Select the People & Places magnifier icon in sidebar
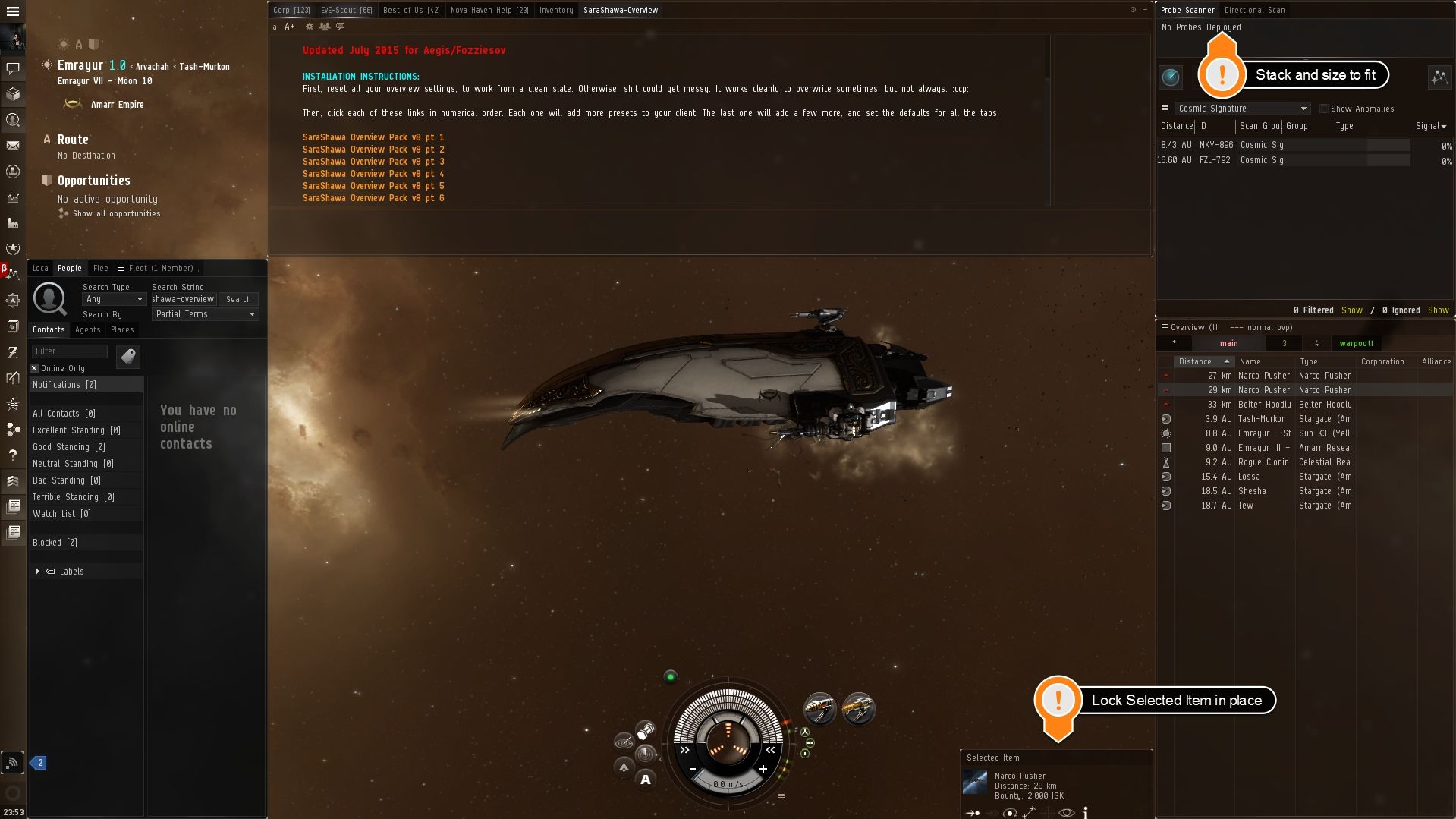 (x=13, y=120)
